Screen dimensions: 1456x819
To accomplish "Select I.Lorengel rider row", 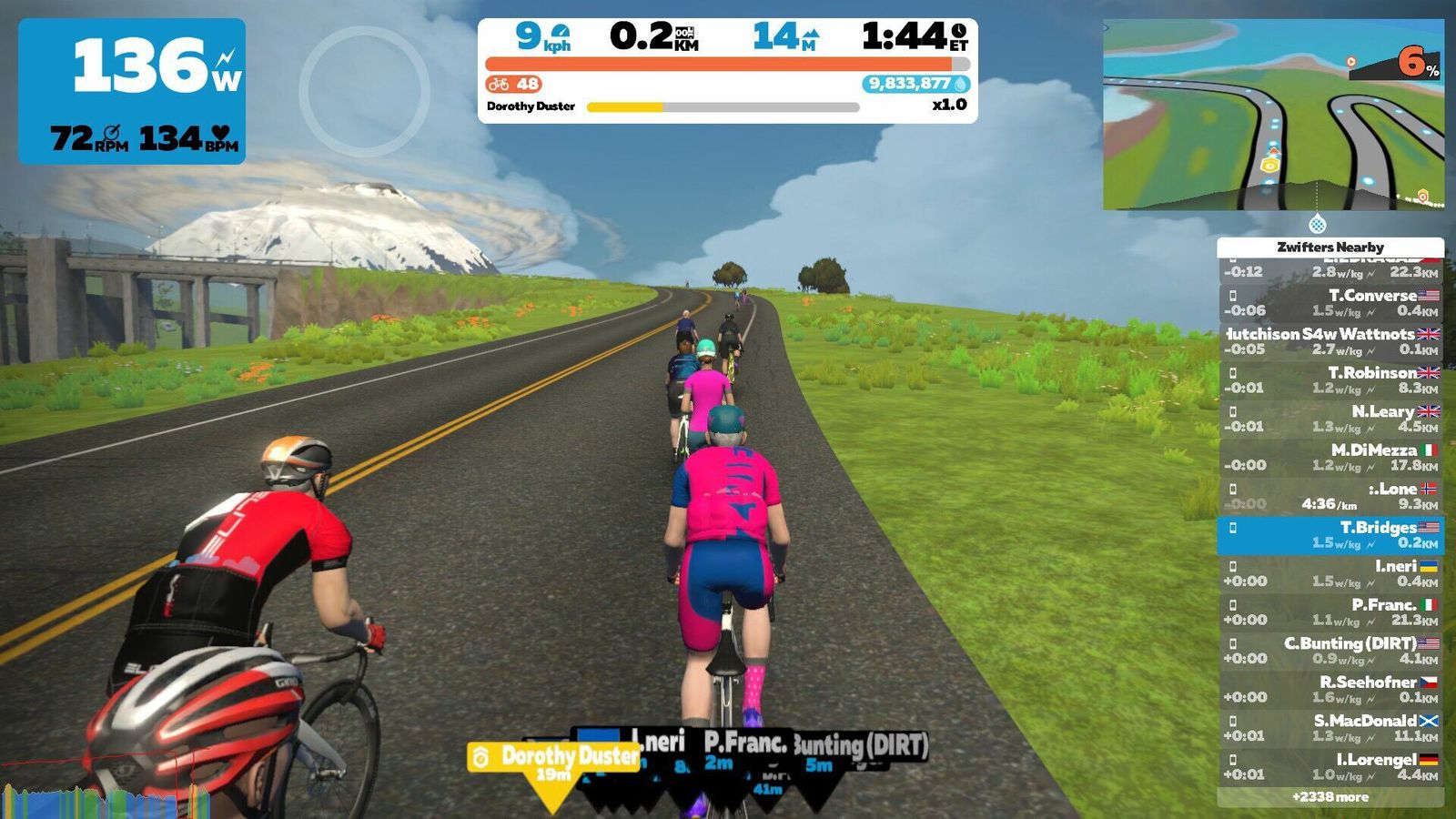I will pos(1330,766).
